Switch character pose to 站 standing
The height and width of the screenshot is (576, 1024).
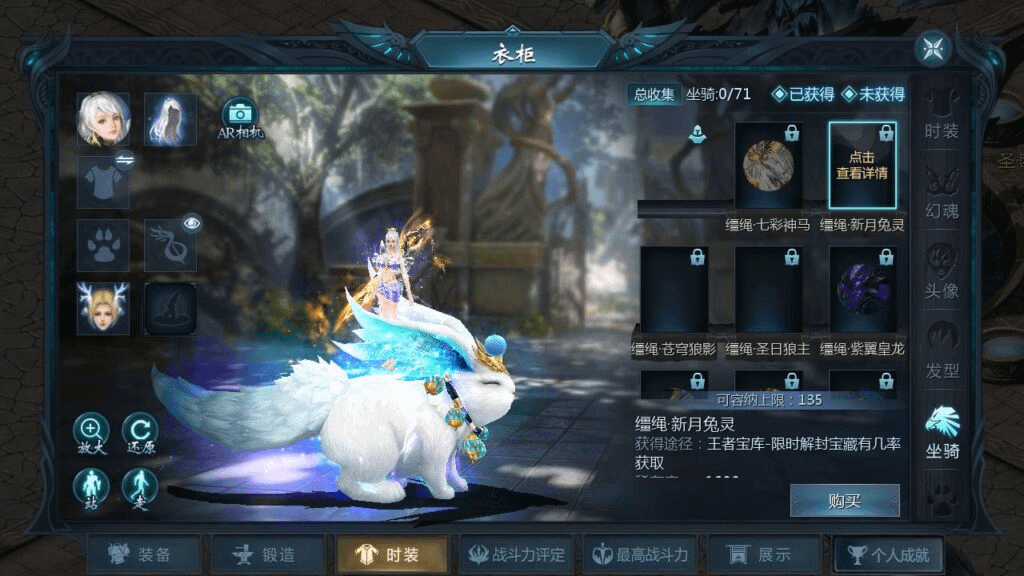(x=91, y=488)
